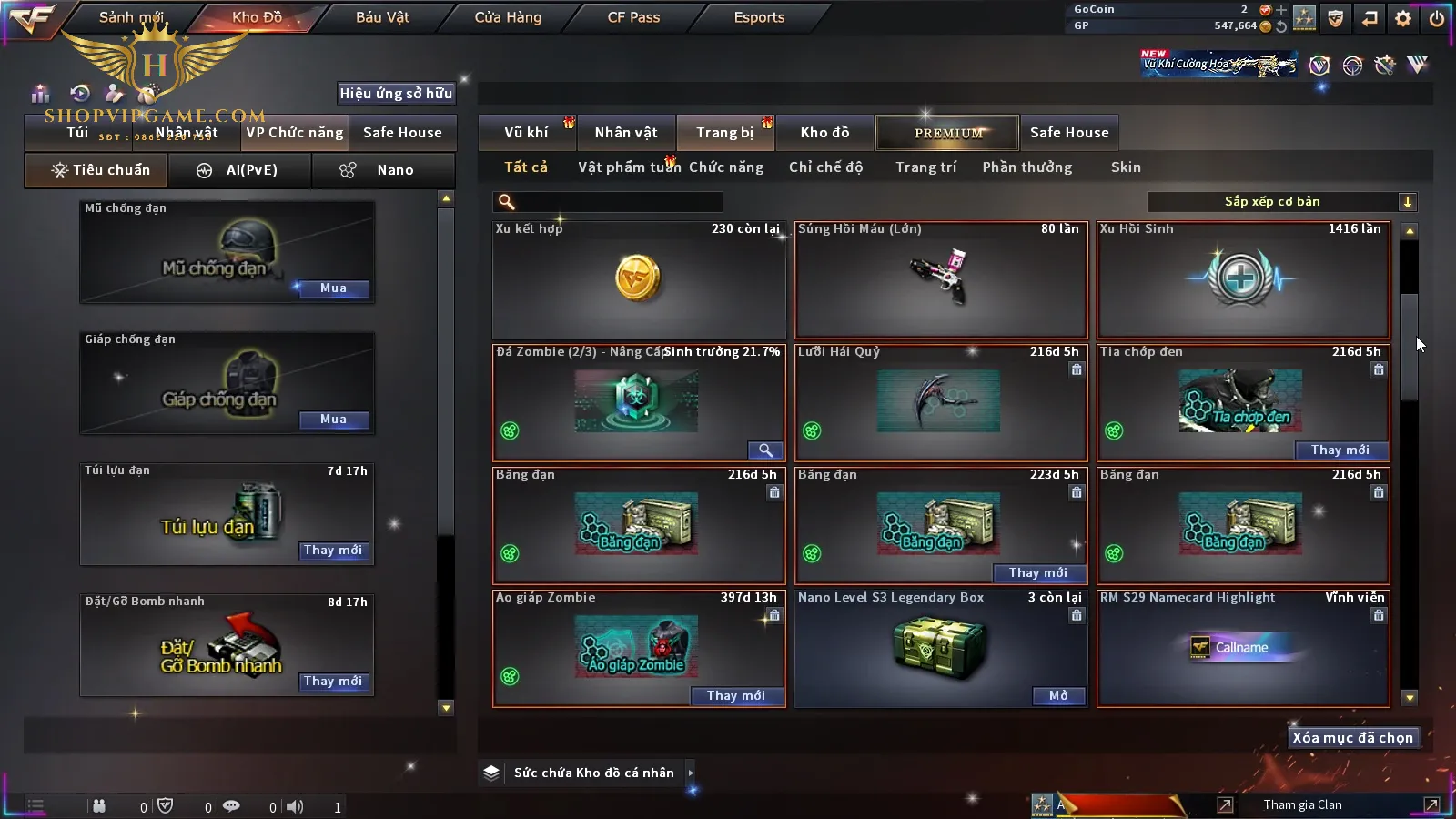Image resolution: width=1456 pixels, height=819 pixels.
Task: Open the Báu Vật menu
Action: point(382,17)
